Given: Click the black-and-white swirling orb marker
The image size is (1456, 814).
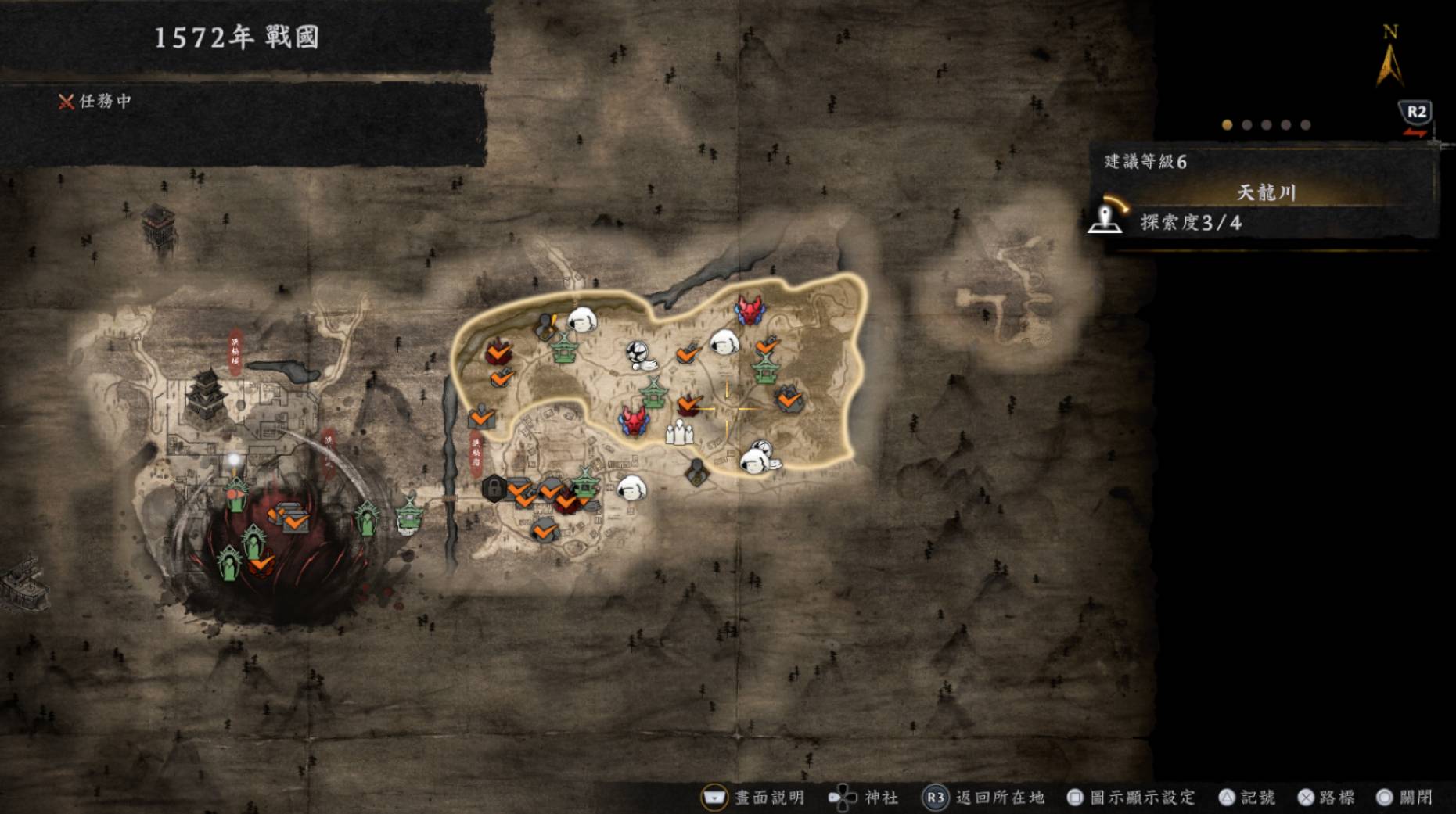Looking at the screenshot, I should pos(638,353).
